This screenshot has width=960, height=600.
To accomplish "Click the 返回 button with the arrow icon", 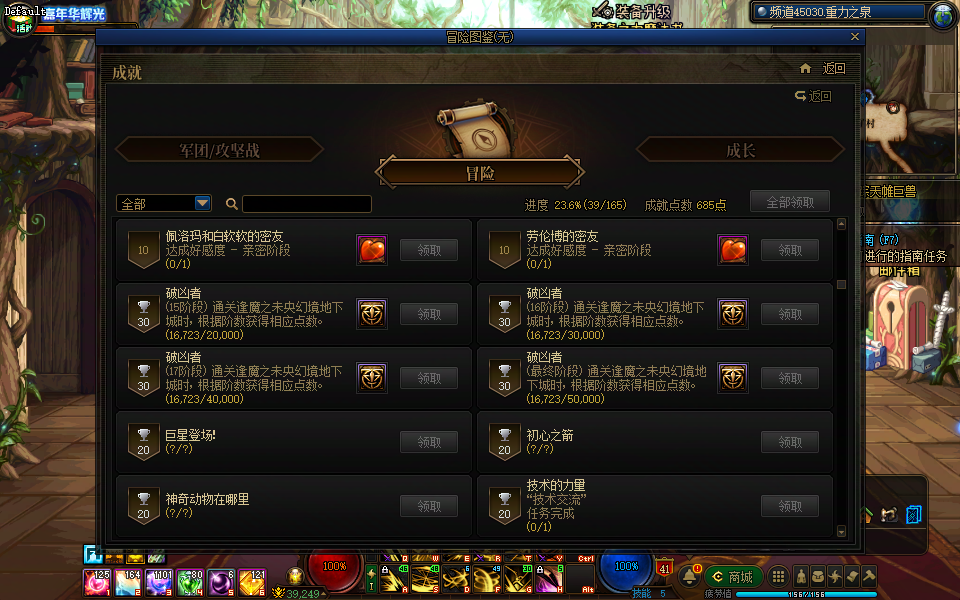I will click(813, 96).
